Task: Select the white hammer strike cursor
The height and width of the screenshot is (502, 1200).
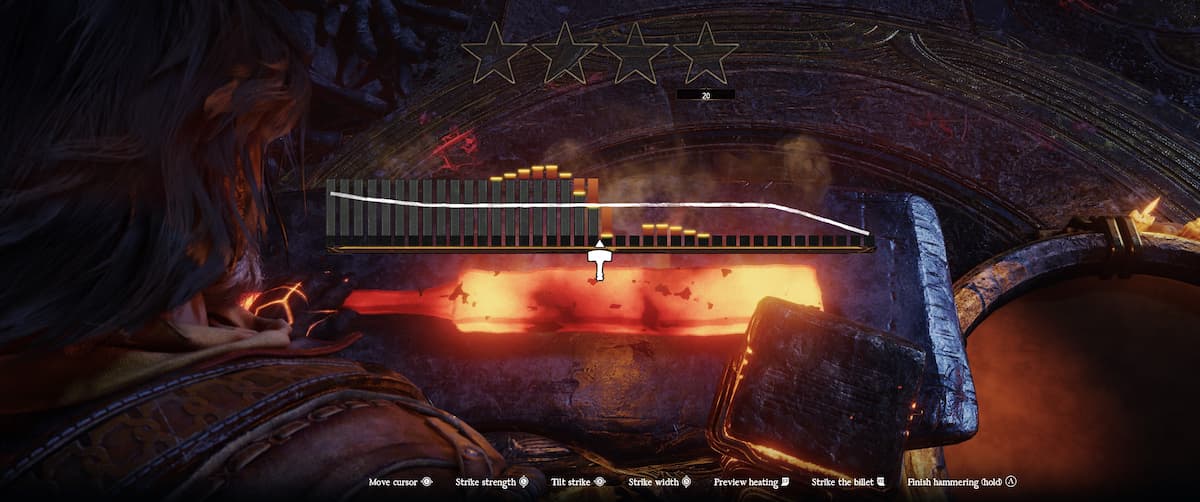Action: tap(600, 264)
